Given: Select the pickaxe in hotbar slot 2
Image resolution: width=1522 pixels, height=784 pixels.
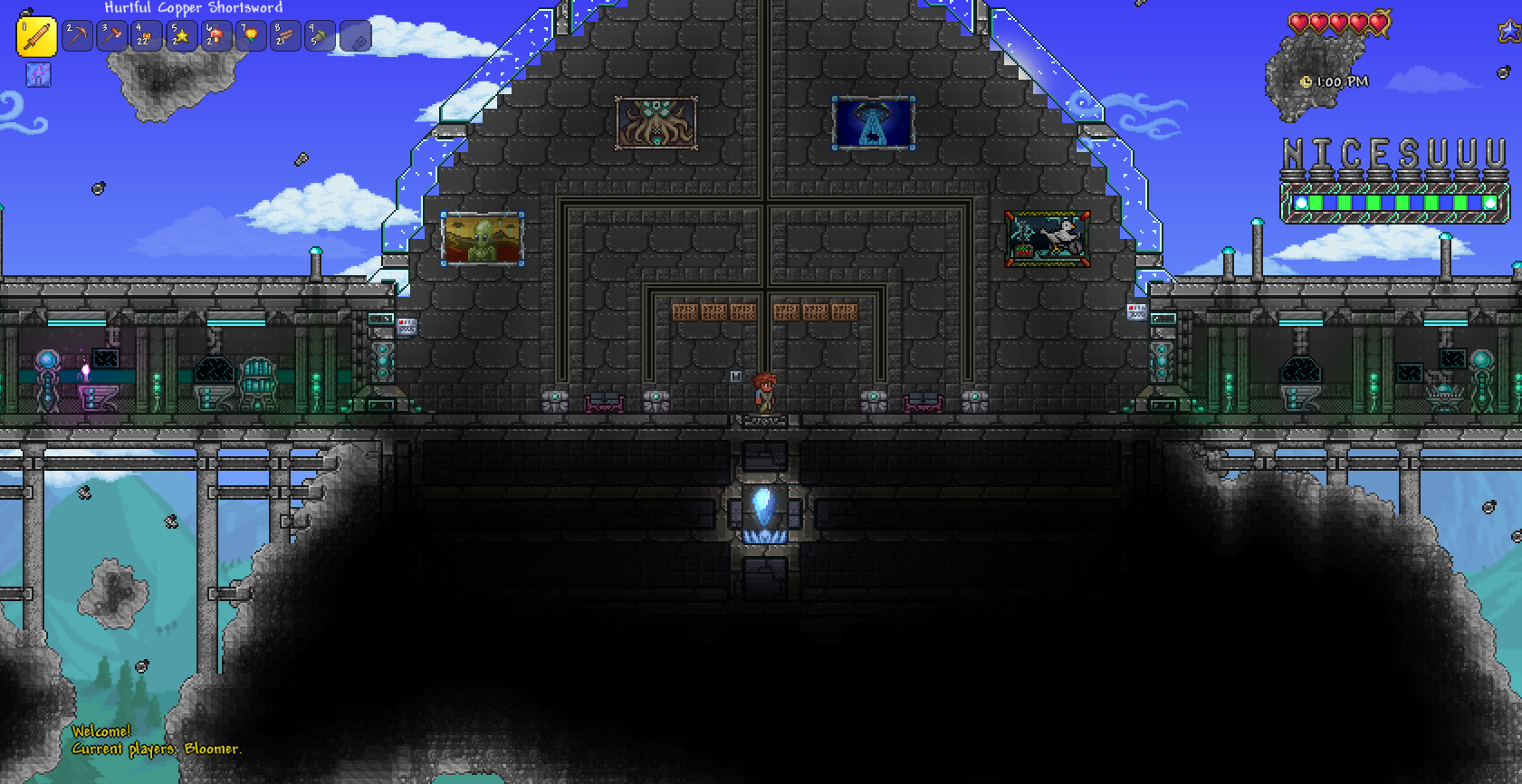Looking at the screenshot, I should (76, 37).
